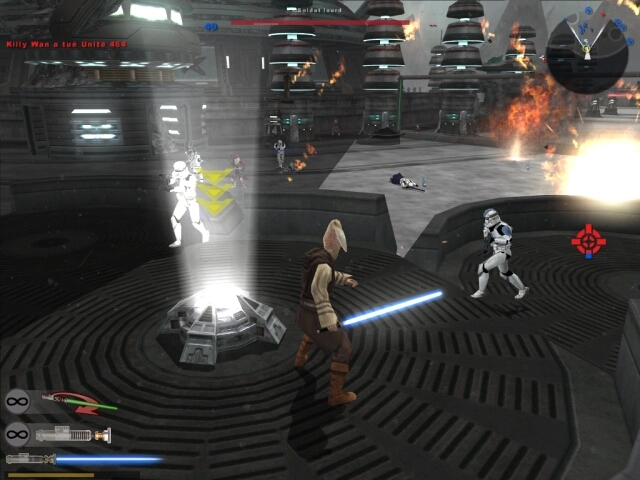
Task: Click the circular radar minimap
Action: (587, 50)
